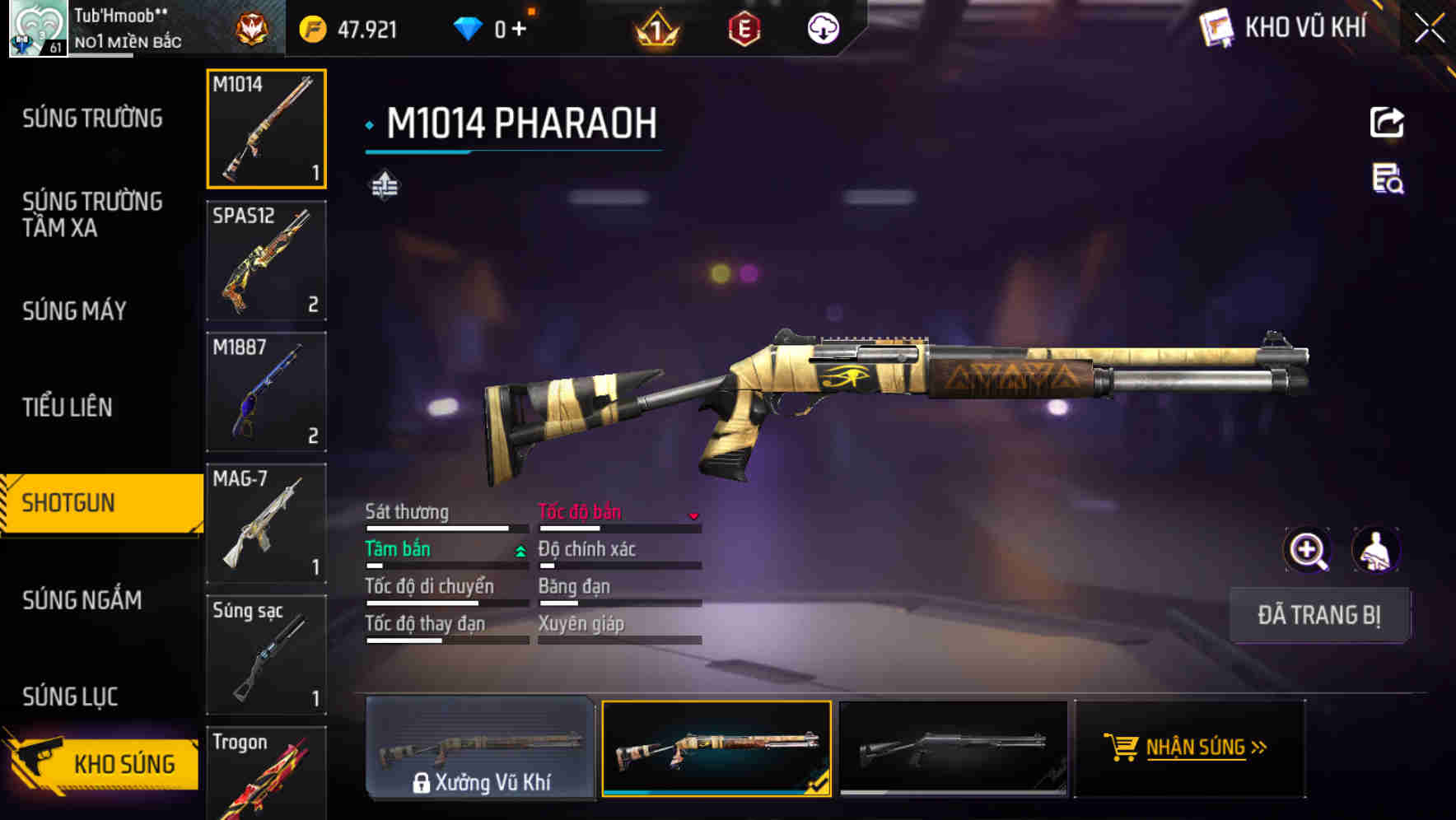
Task: Select the magnifier zoom preview icon
Action: (x=1308, y=549)
